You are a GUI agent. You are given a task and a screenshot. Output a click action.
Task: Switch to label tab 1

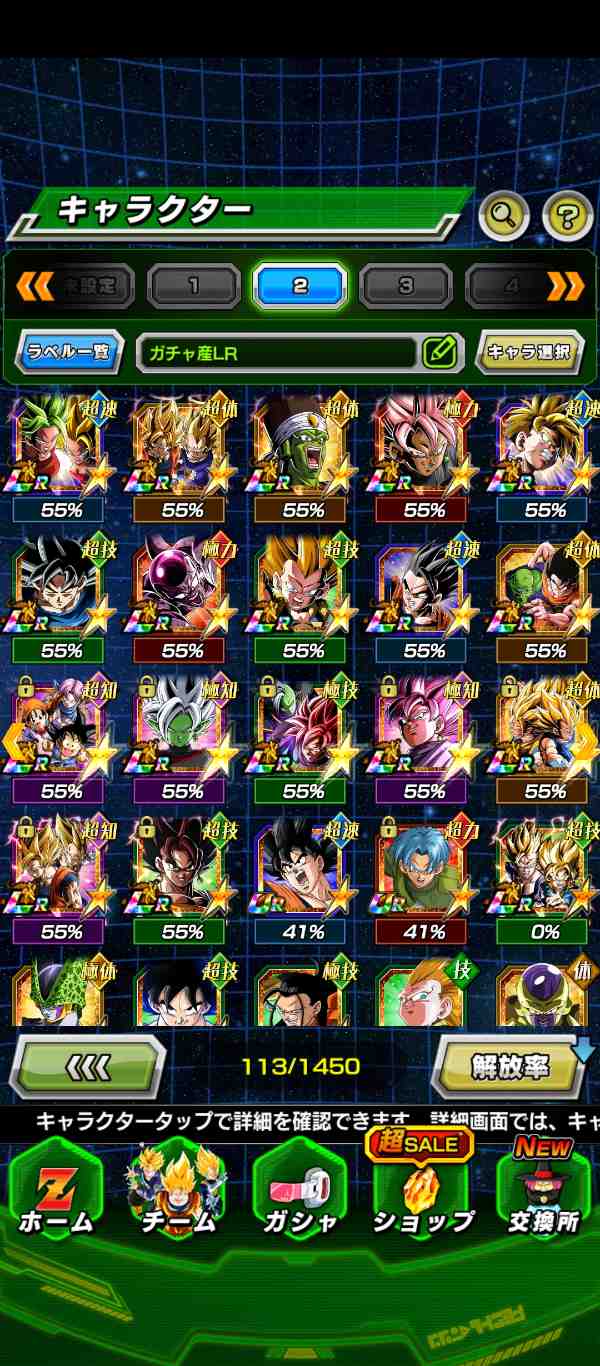pyautogui.click(x=194, y=286)
